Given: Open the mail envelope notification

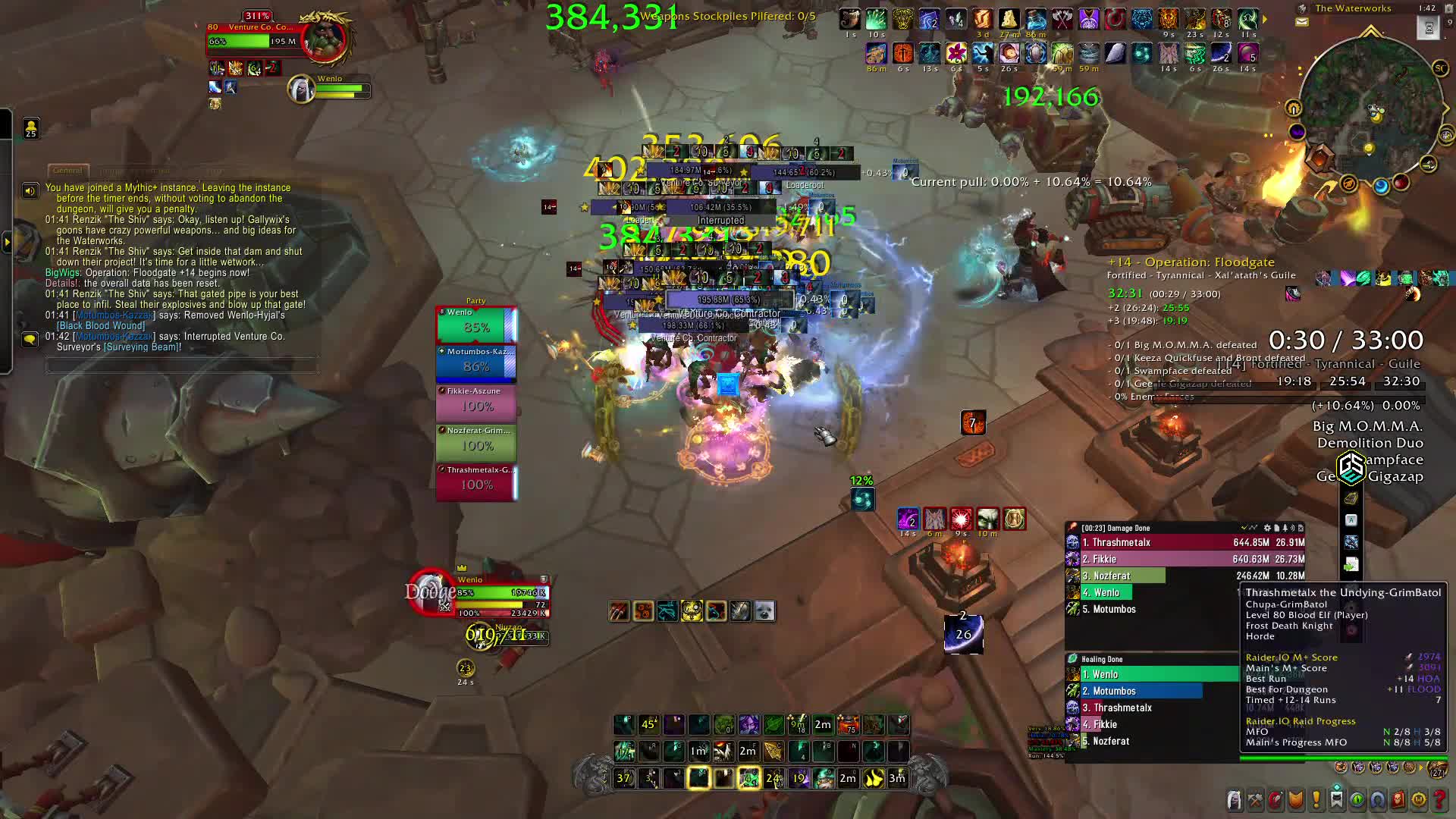Looking at the screenshot, I should click(1302, 22).
